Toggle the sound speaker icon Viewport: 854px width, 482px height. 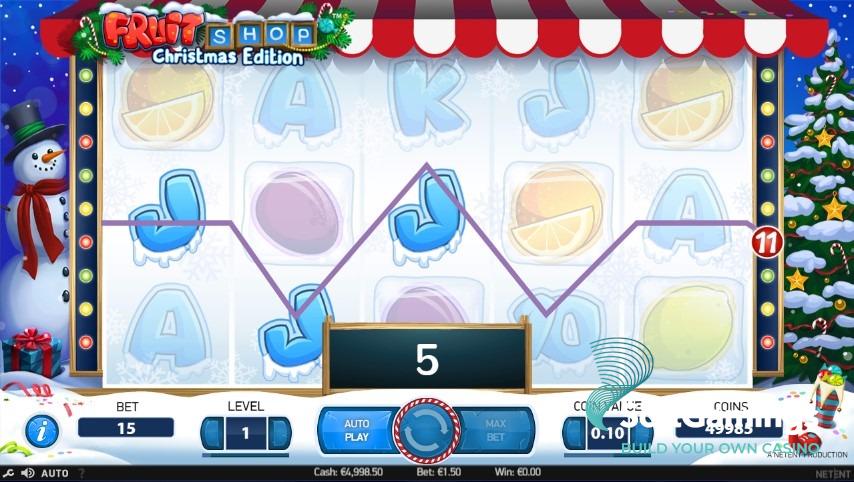(27, 473)
